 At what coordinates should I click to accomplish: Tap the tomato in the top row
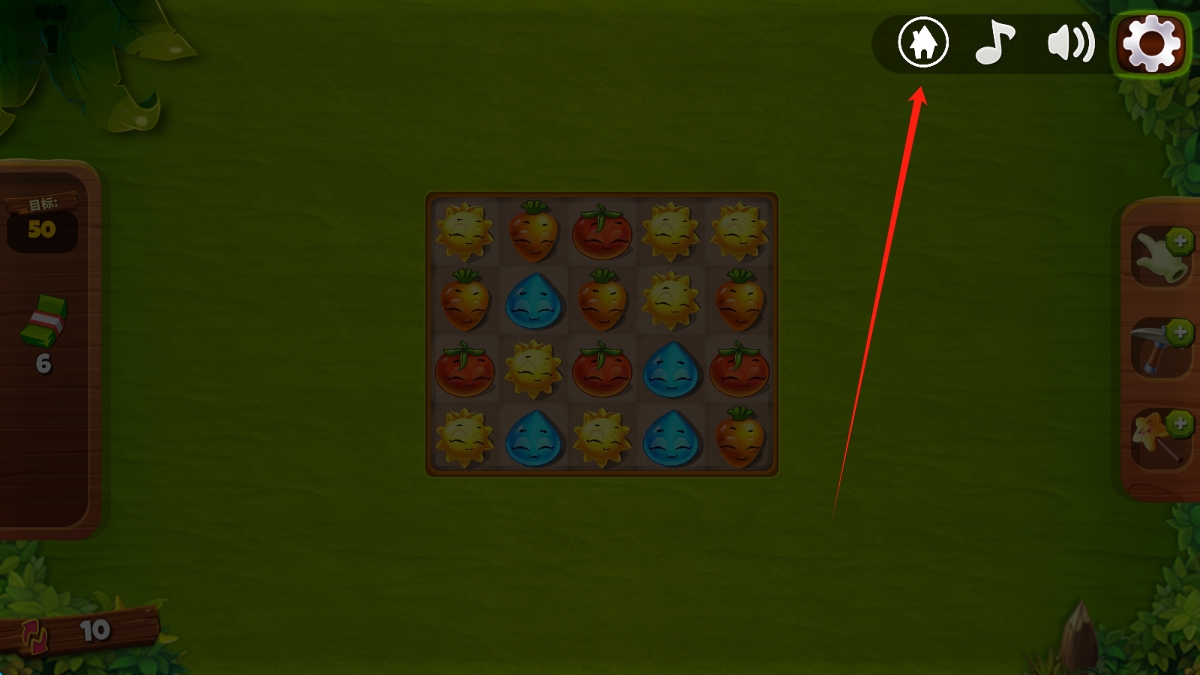point(602,232)
